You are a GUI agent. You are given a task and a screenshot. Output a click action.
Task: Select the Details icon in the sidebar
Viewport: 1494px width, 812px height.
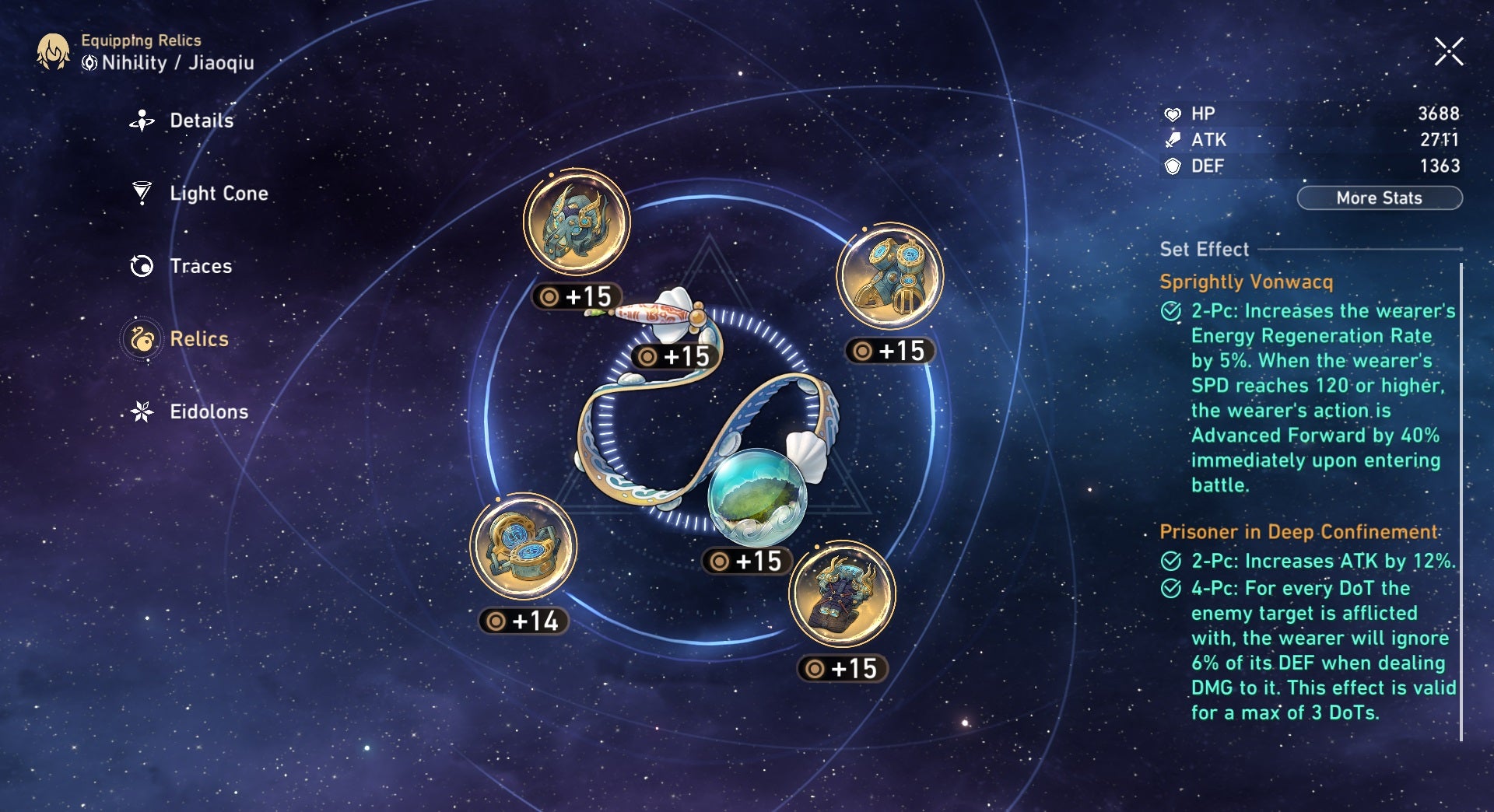point(140,121)
